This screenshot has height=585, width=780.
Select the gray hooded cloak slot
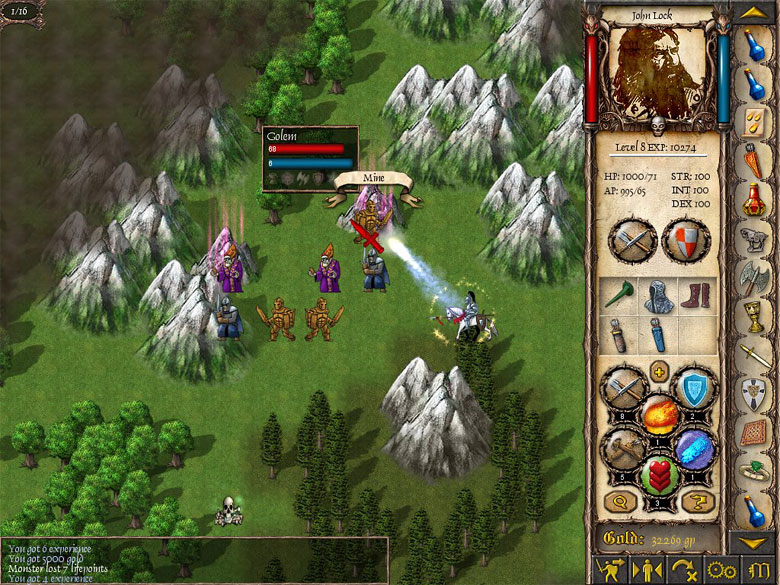pos(657,295)
